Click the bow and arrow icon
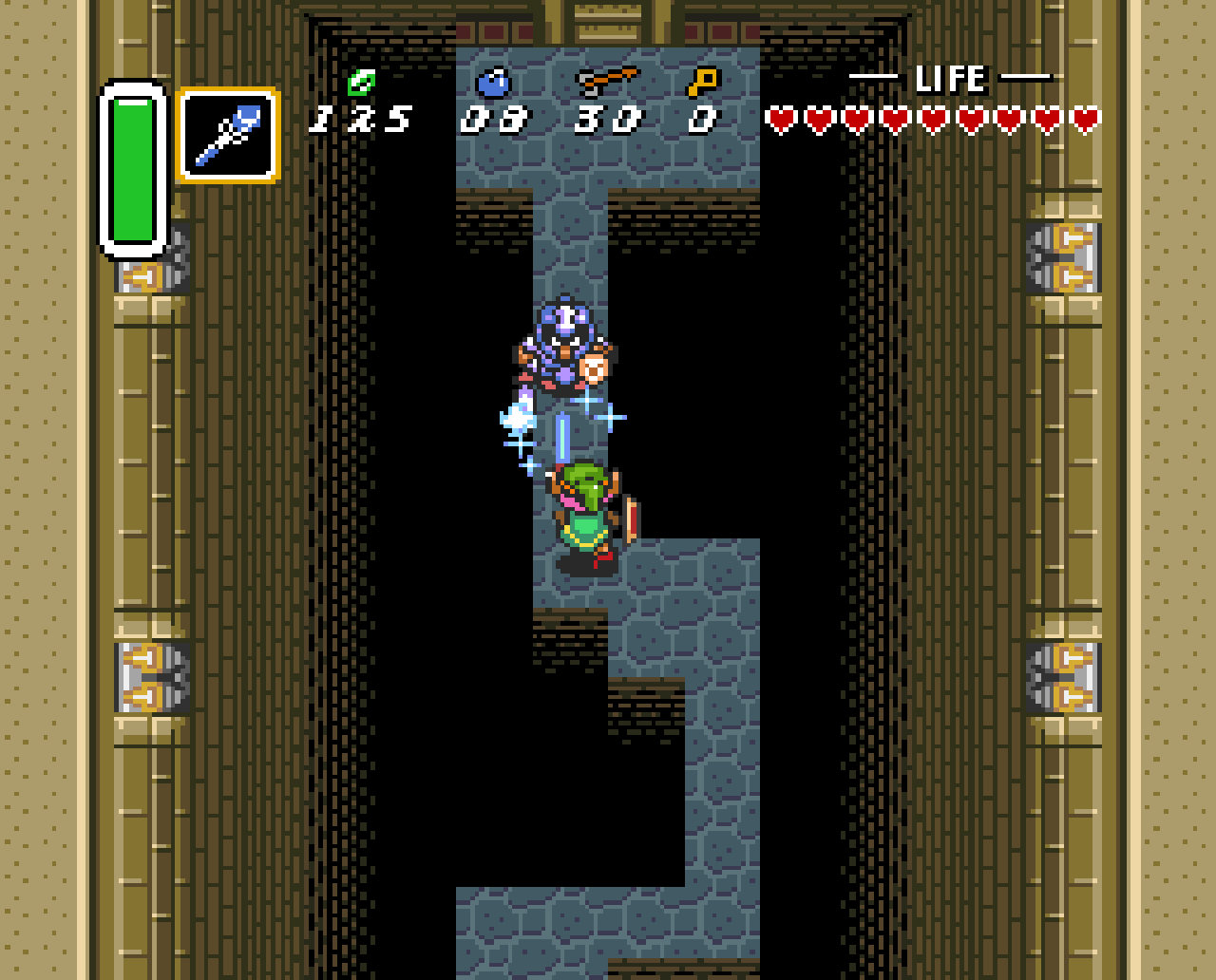This screenshot has width=1216, height=980. coord(607,82)
